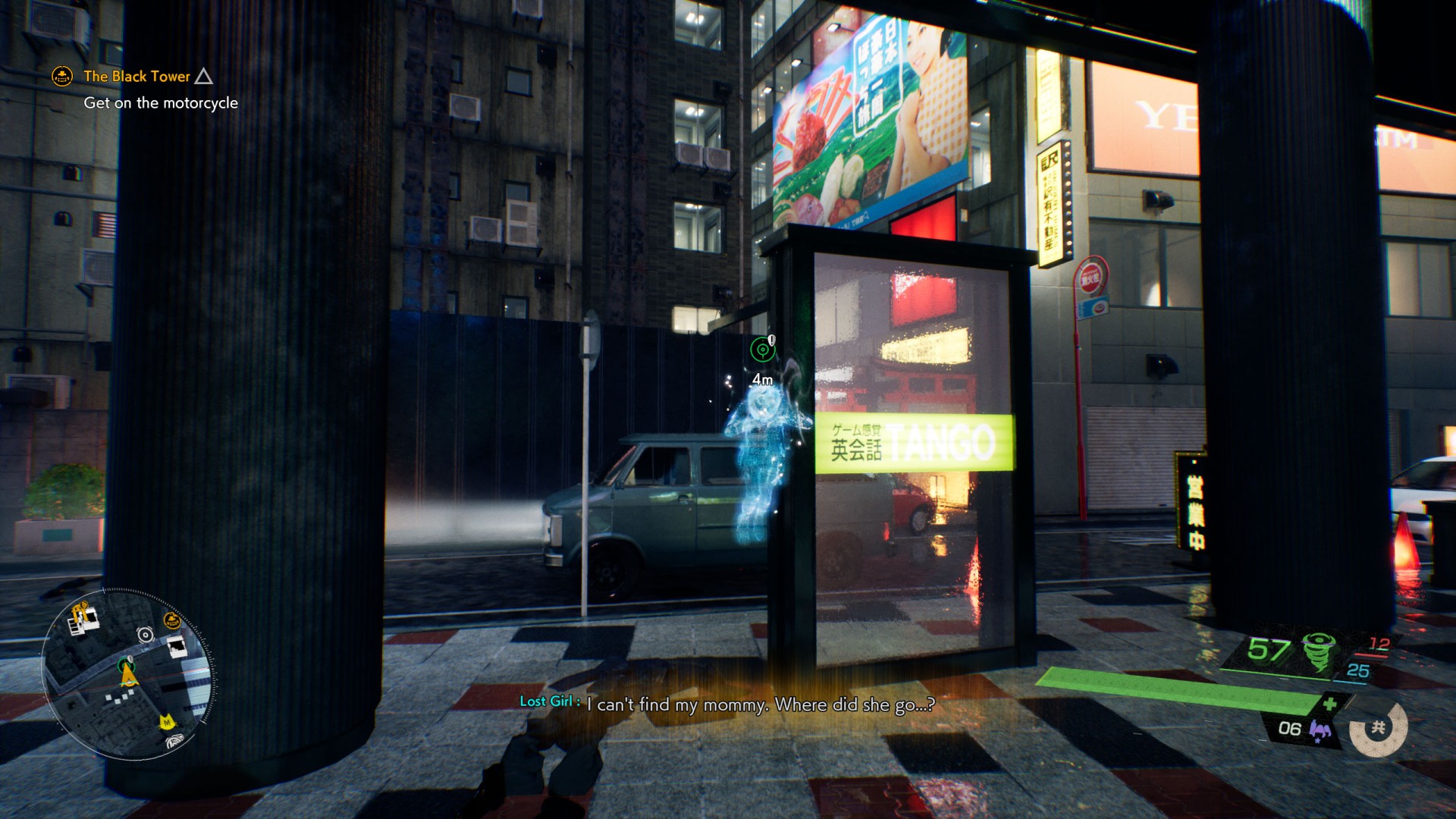Select the green wind tornado weaving icon

(1319, 651)
